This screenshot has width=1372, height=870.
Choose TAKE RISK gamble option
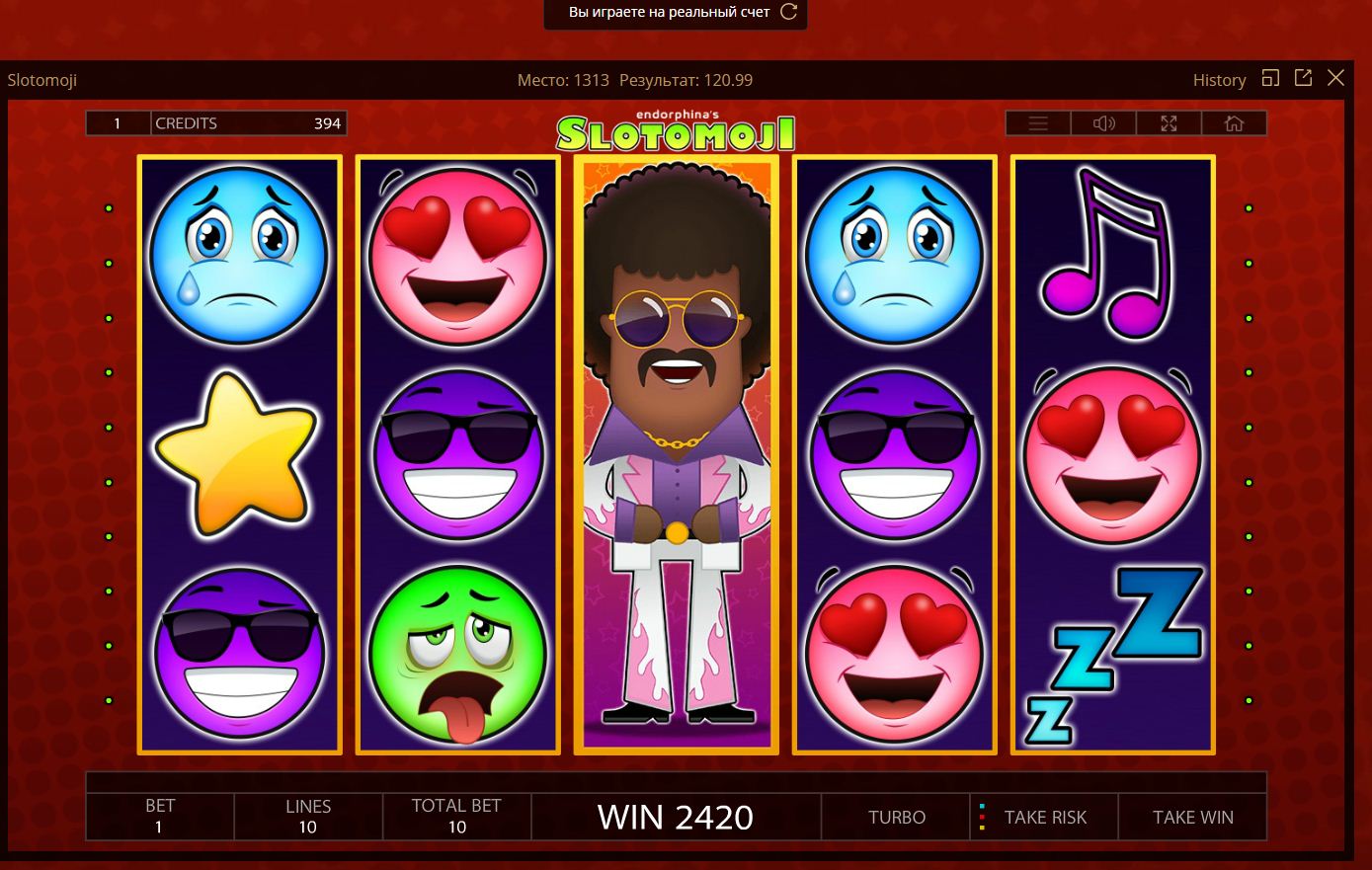click(x=1044, y=818)
